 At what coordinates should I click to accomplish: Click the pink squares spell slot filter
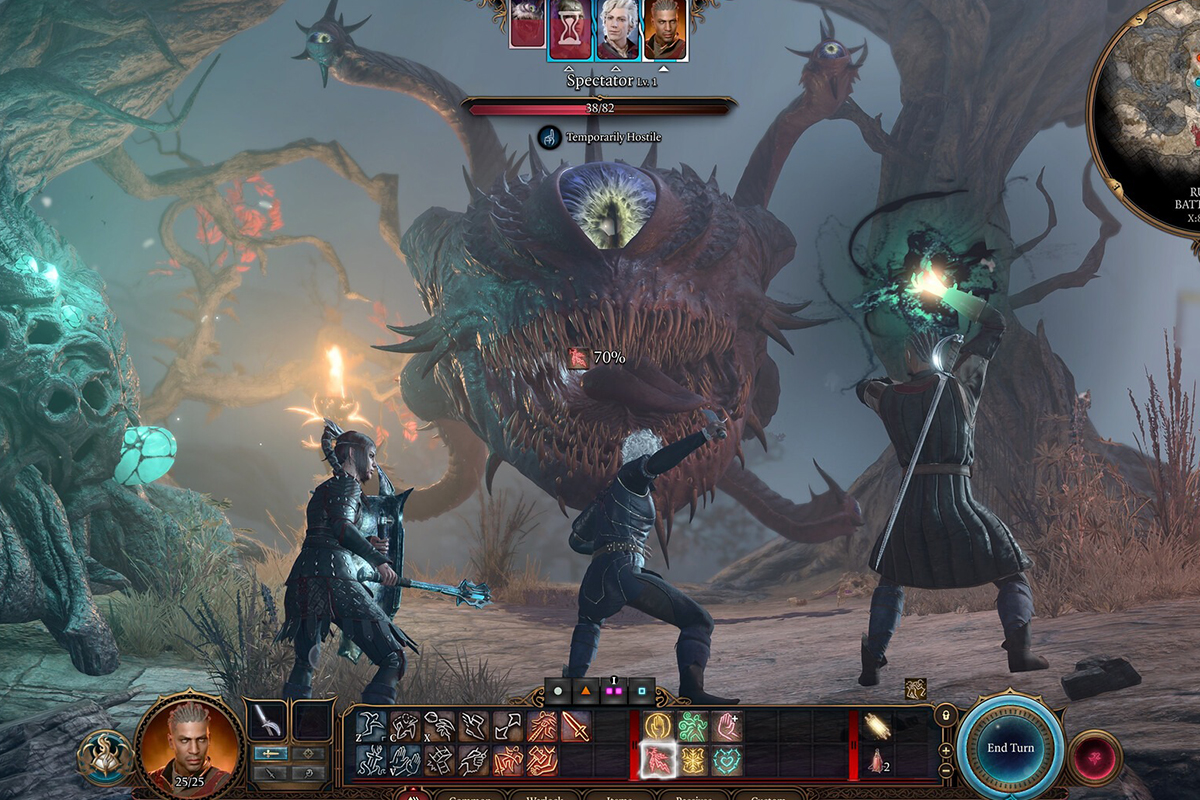coord(613,691)
